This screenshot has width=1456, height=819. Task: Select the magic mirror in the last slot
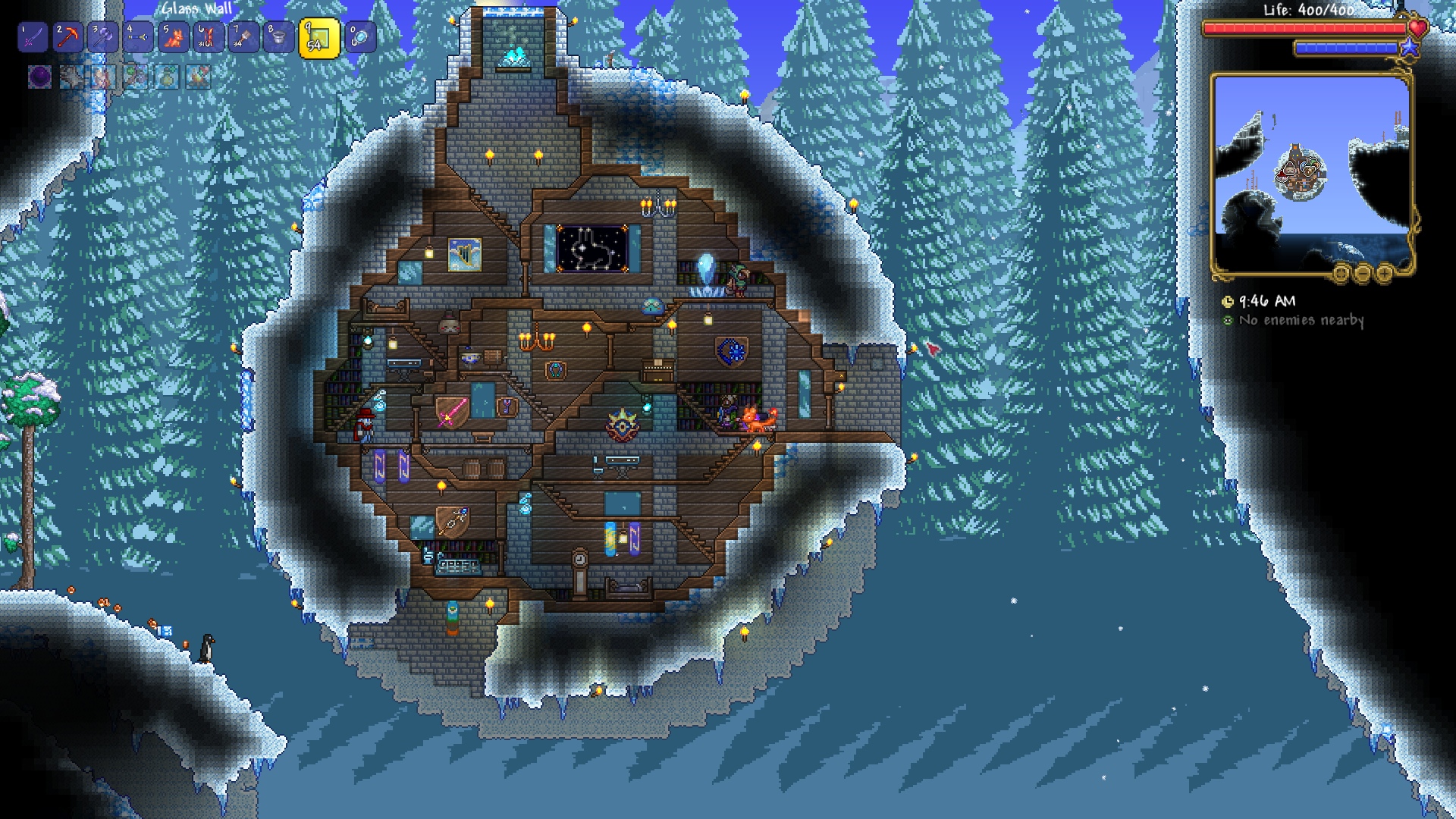point(360,36)
